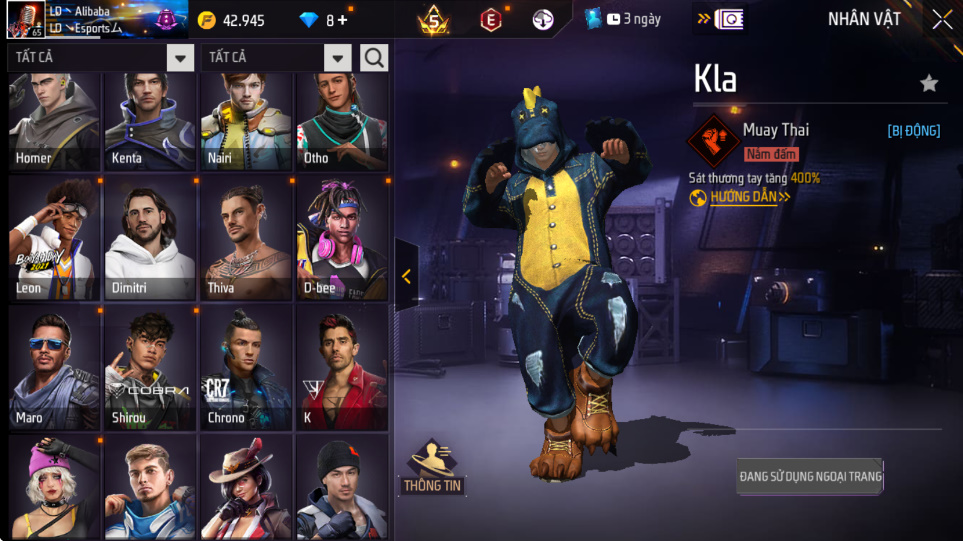
Task: Pick the Otho character tile
Action: tap(342, 121)
